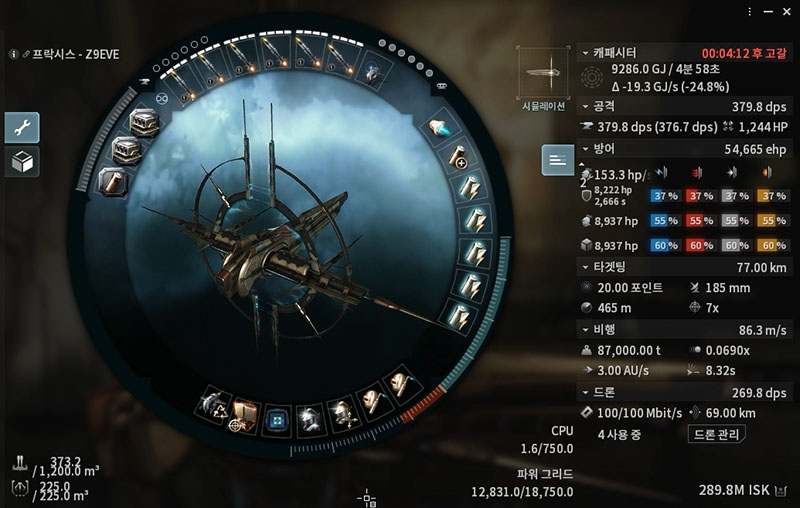Viewport: 800px width, 508px height.
Task: Select the drone-shaped high slot module
Action: point(373,72)
